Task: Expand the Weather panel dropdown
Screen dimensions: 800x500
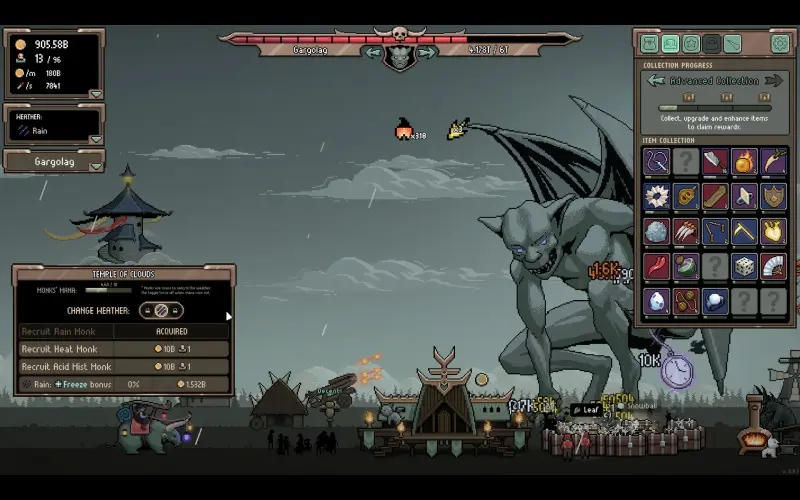Action: coord(95,139)
